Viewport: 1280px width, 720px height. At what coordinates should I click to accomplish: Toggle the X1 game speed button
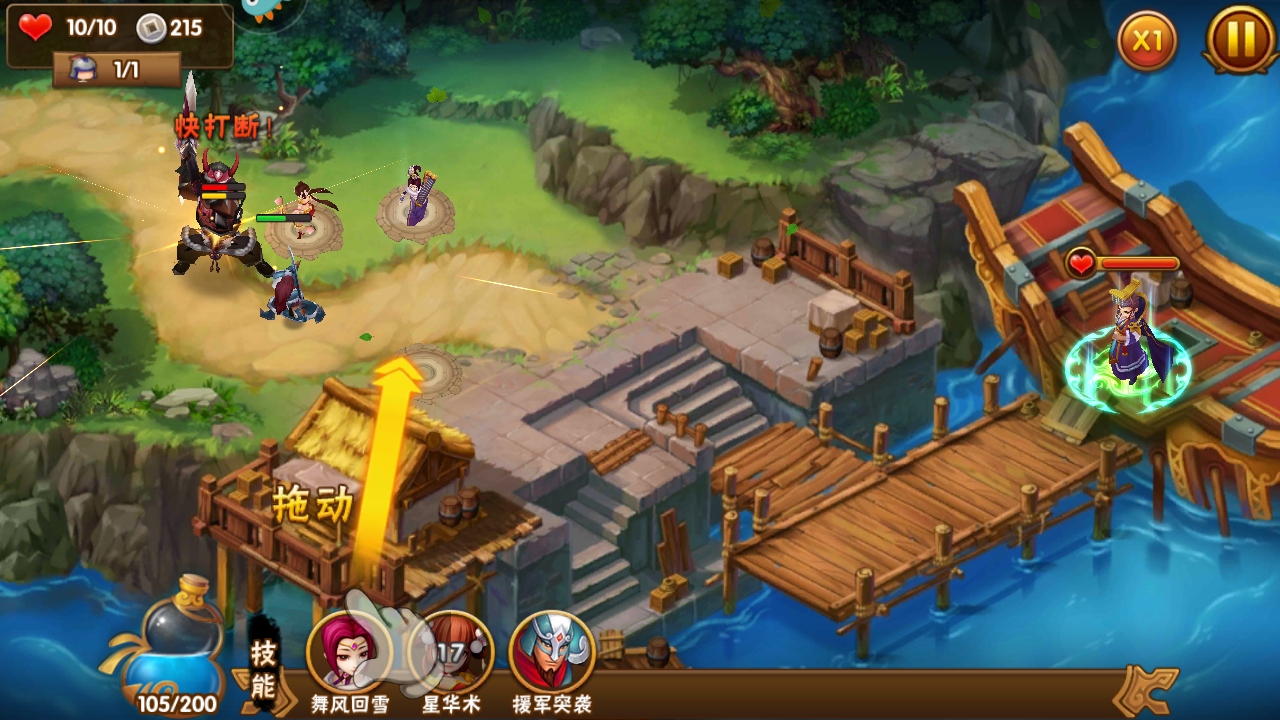1146,40
